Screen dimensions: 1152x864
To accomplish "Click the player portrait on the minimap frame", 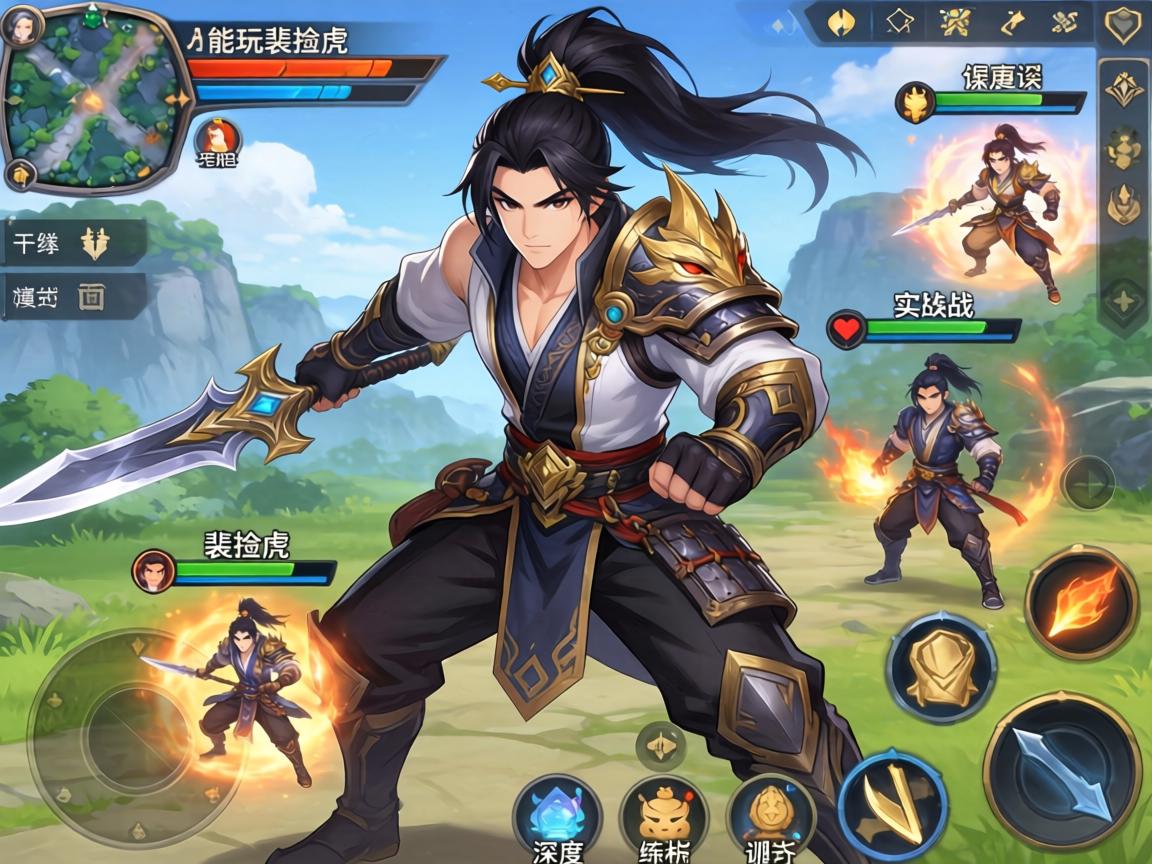I will [x=20, y=25].
